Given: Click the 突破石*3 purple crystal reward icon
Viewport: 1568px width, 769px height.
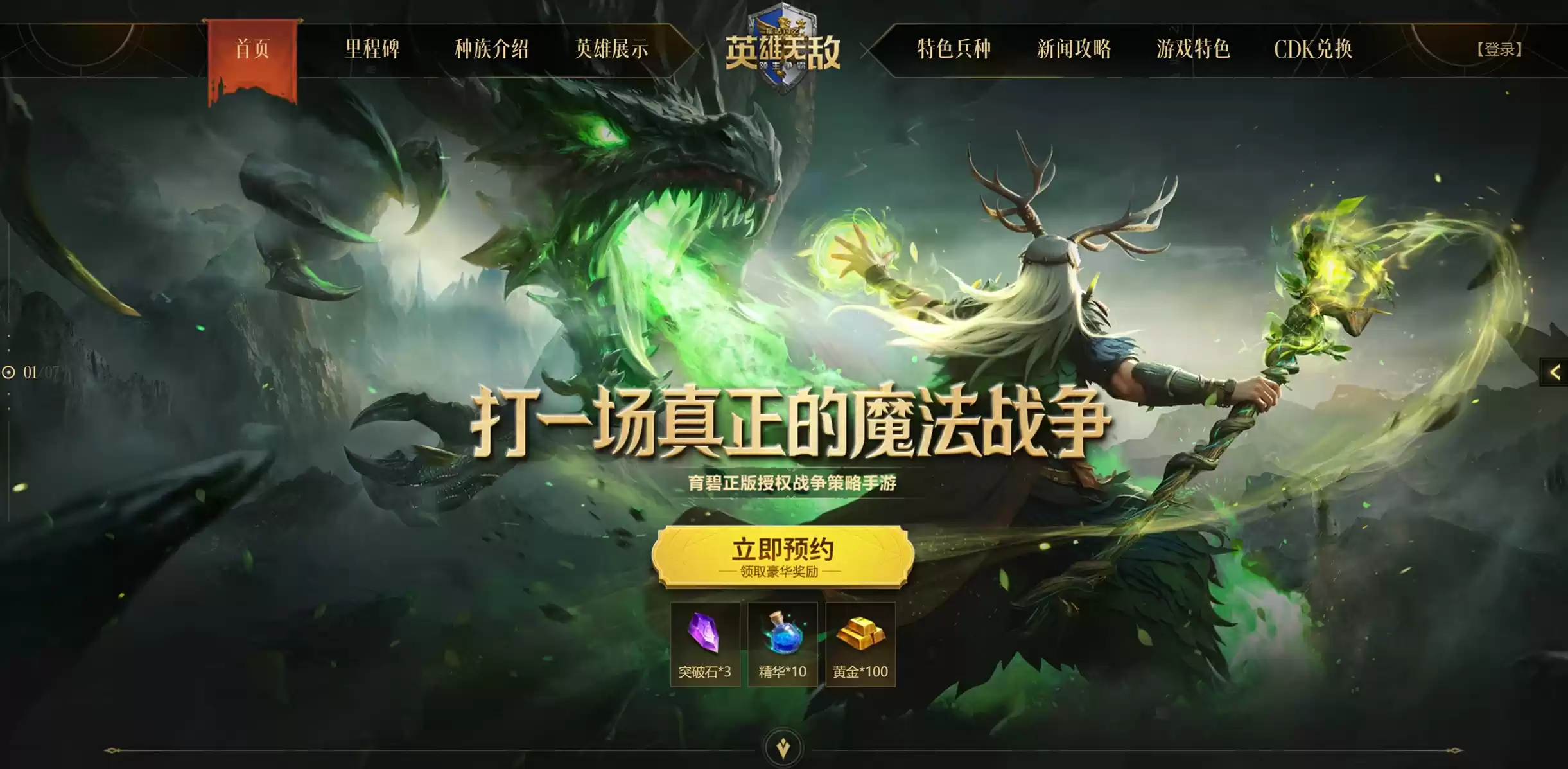Looking at the screenshot, I should (x=704, y=642).
